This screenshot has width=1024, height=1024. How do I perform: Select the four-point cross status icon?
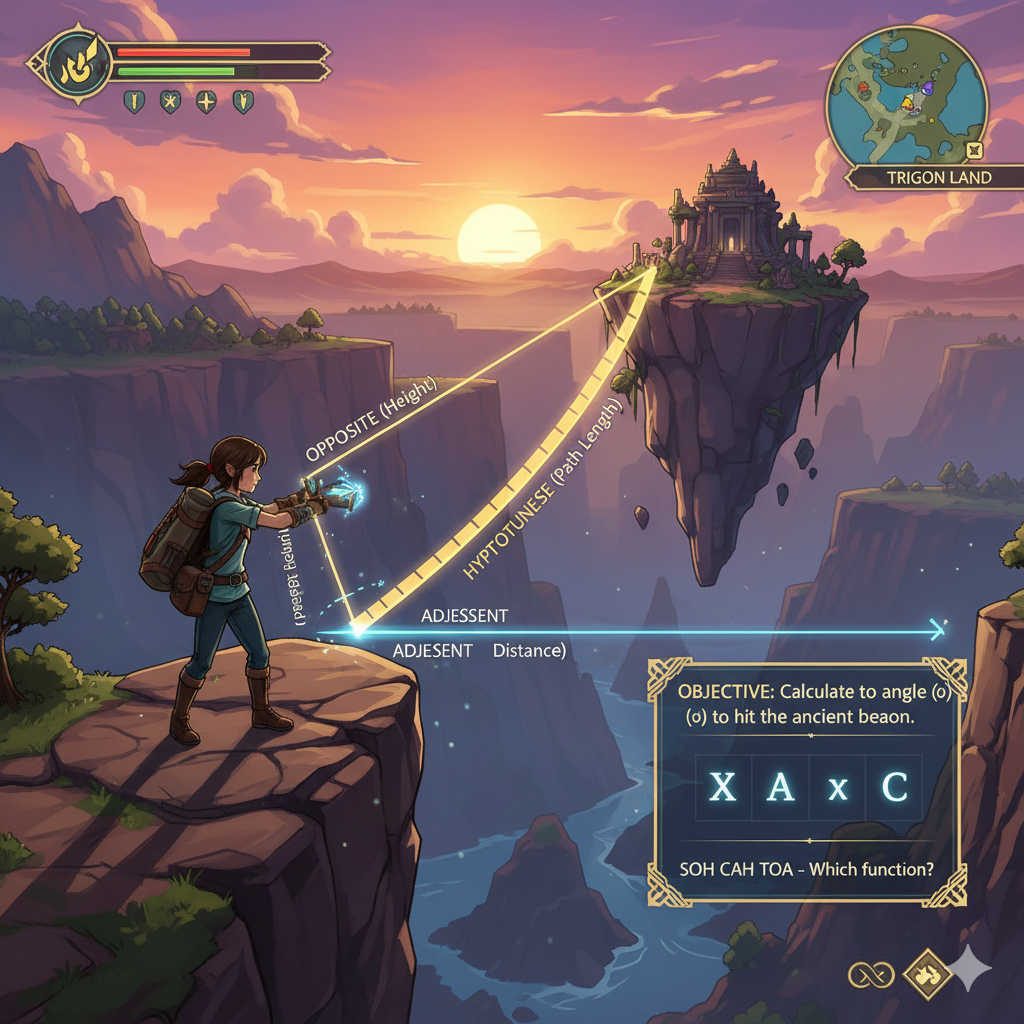[x=206, y=101]
